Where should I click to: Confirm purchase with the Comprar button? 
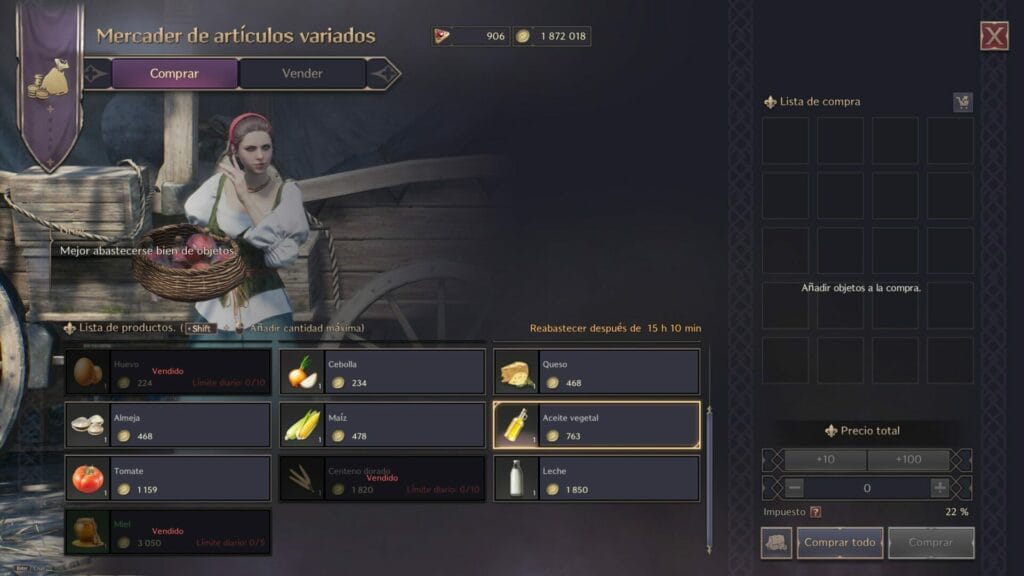(930, 543)
